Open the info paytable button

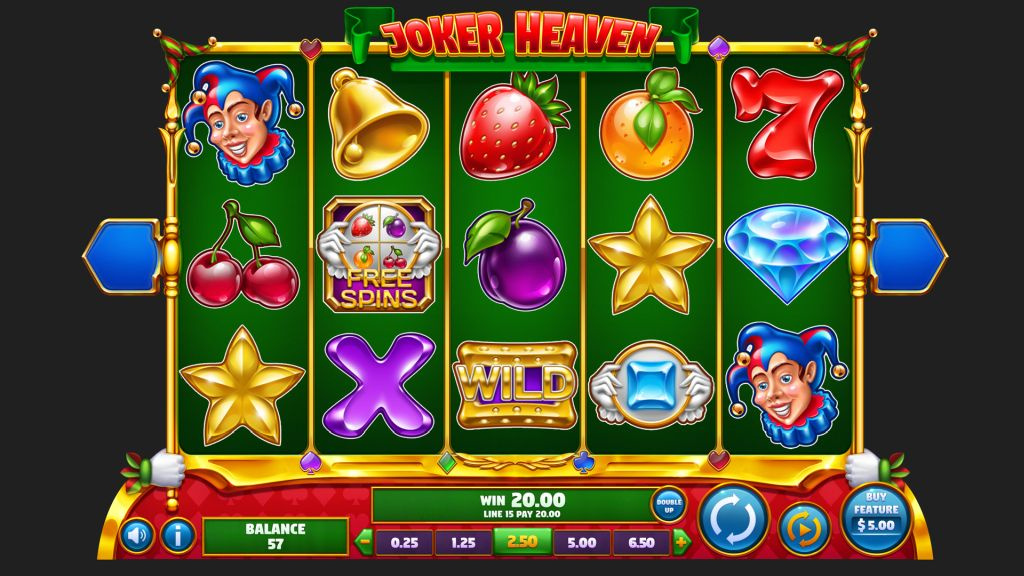[177, 537]
